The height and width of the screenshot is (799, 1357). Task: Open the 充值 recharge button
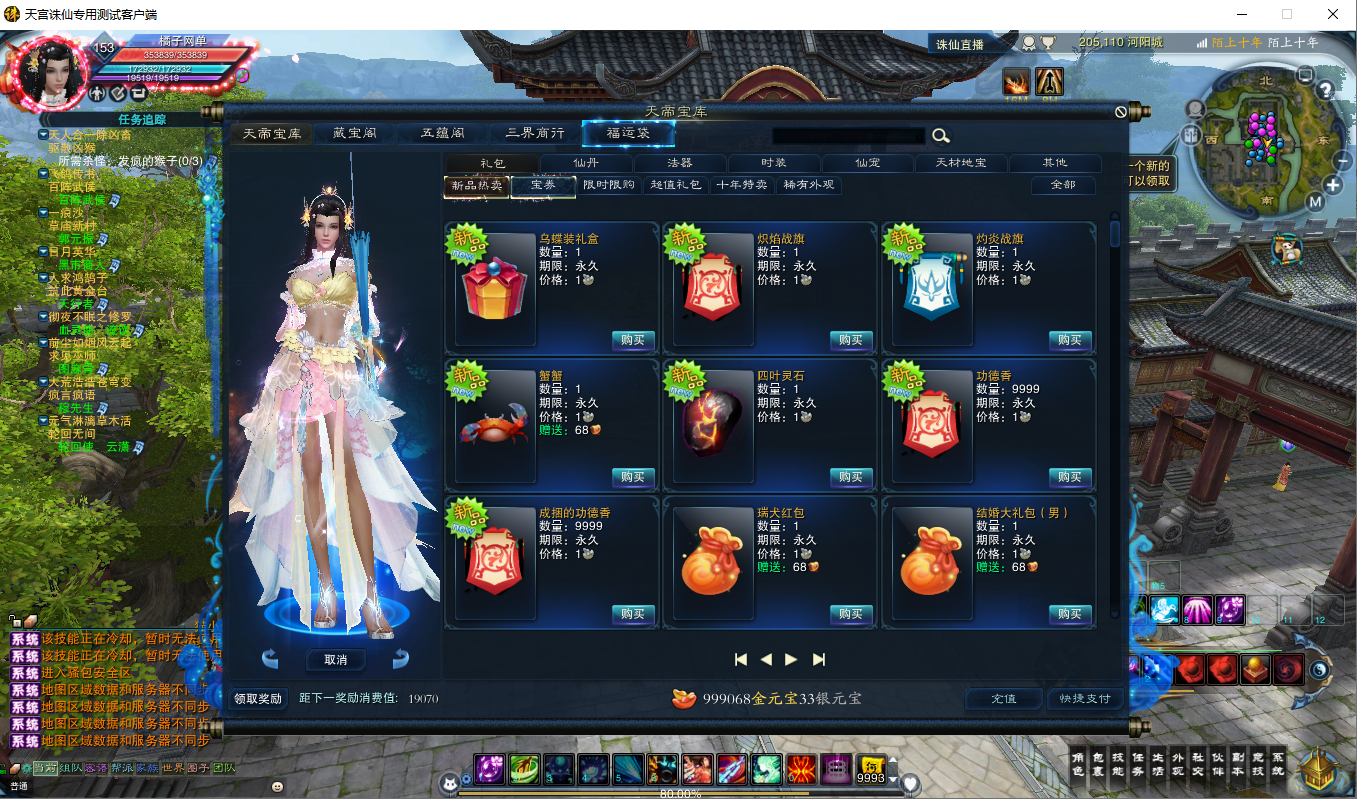pos(1003,698)
